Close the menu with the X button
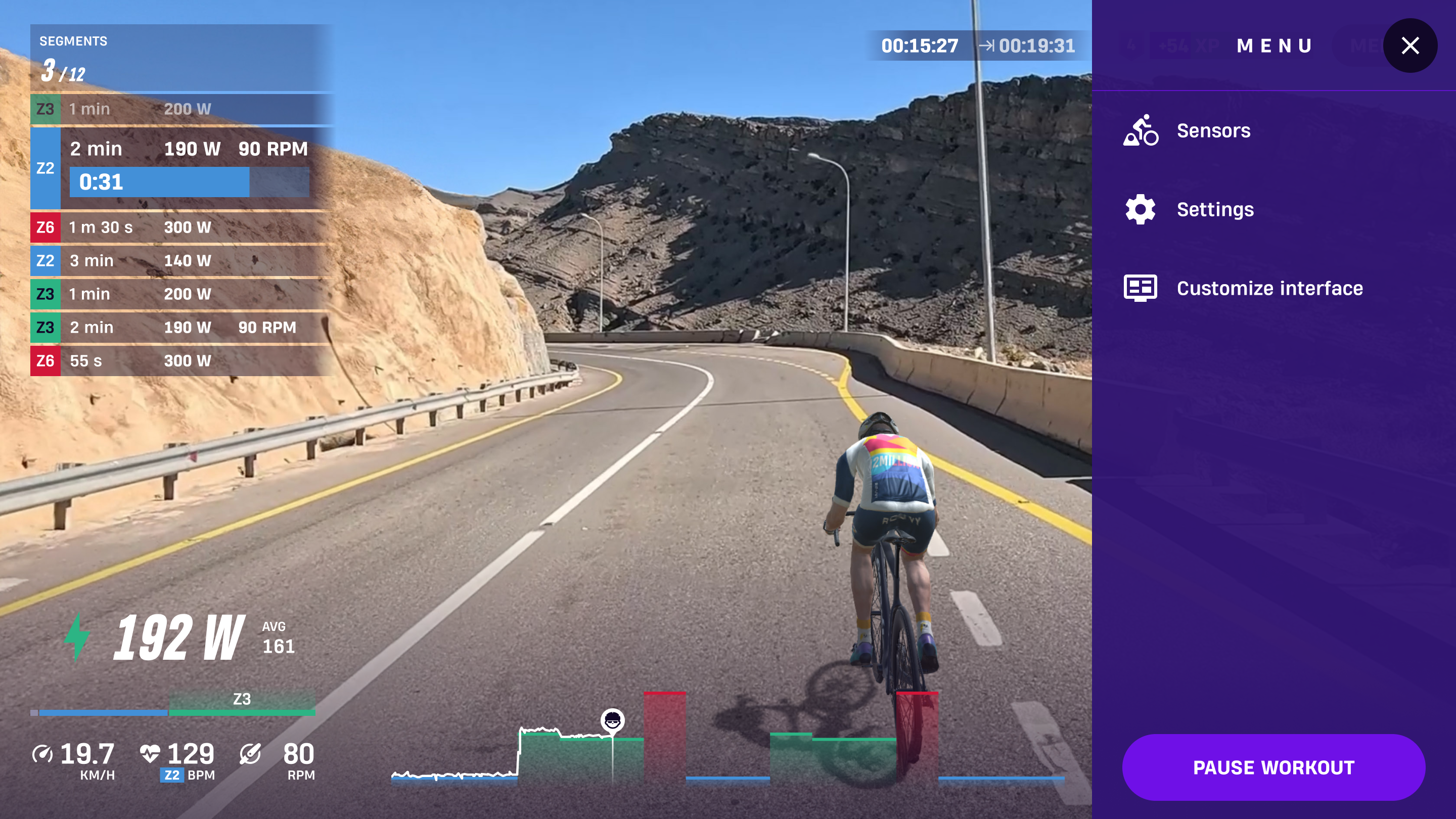Screen dimensions: 1456x819 click(1409, 46)
